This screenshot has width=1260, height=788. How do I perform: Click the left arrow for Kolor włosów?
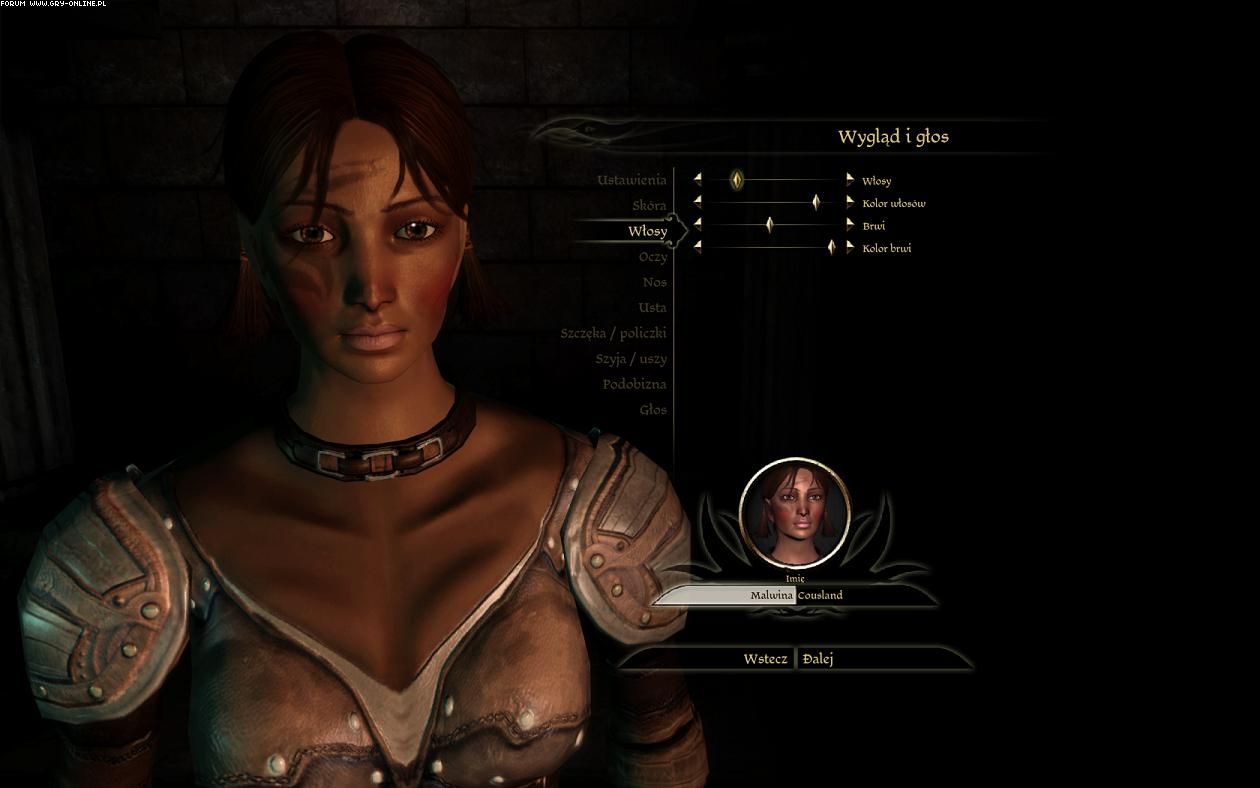pos(698,203)
